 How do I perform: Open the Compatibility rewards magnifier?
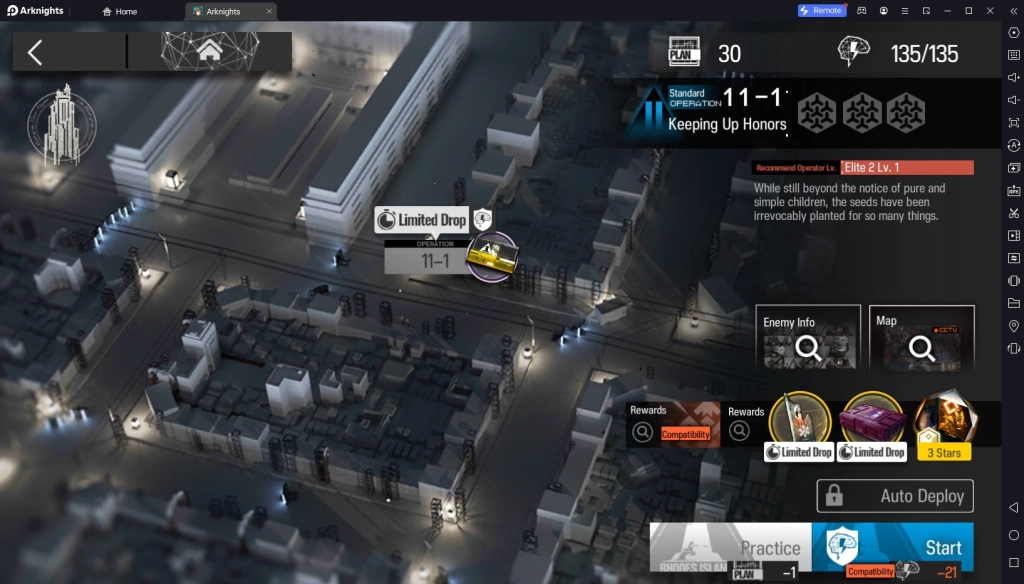coord(643,432)
